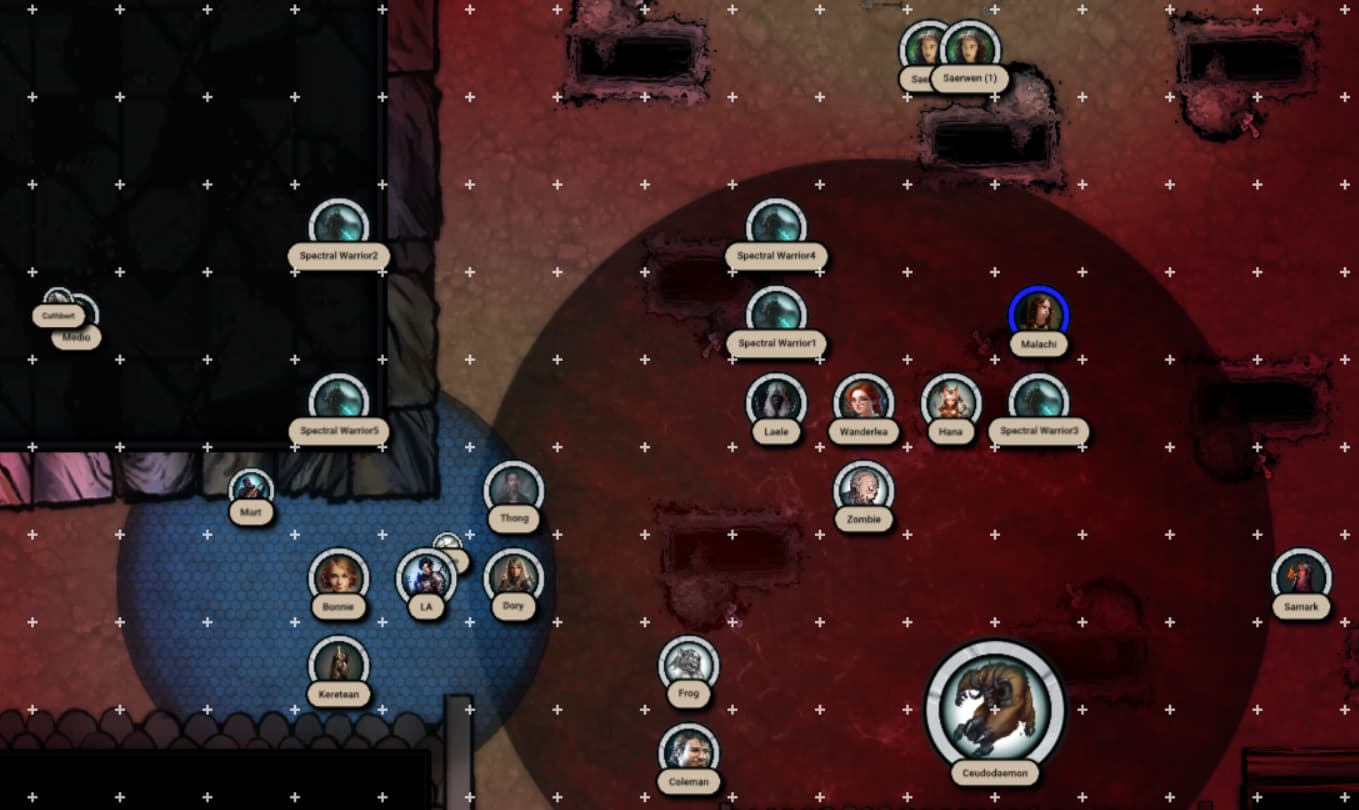1359x810 pixels.
Task: Pick the Coleman token
Action: tap(688, 751)
